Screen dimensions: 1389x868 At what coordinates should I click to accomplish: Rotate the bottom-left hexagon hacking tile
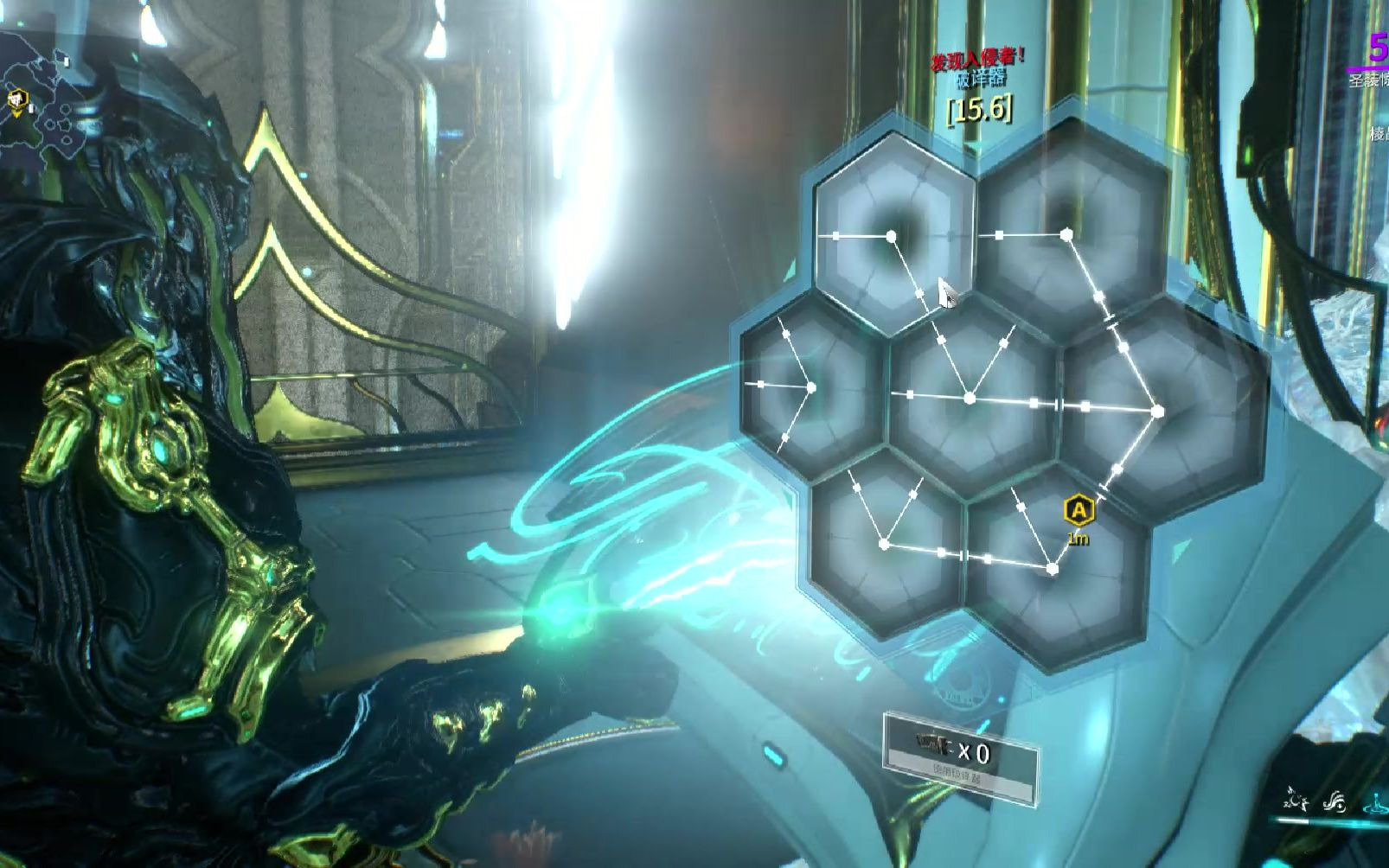[886, 543]
